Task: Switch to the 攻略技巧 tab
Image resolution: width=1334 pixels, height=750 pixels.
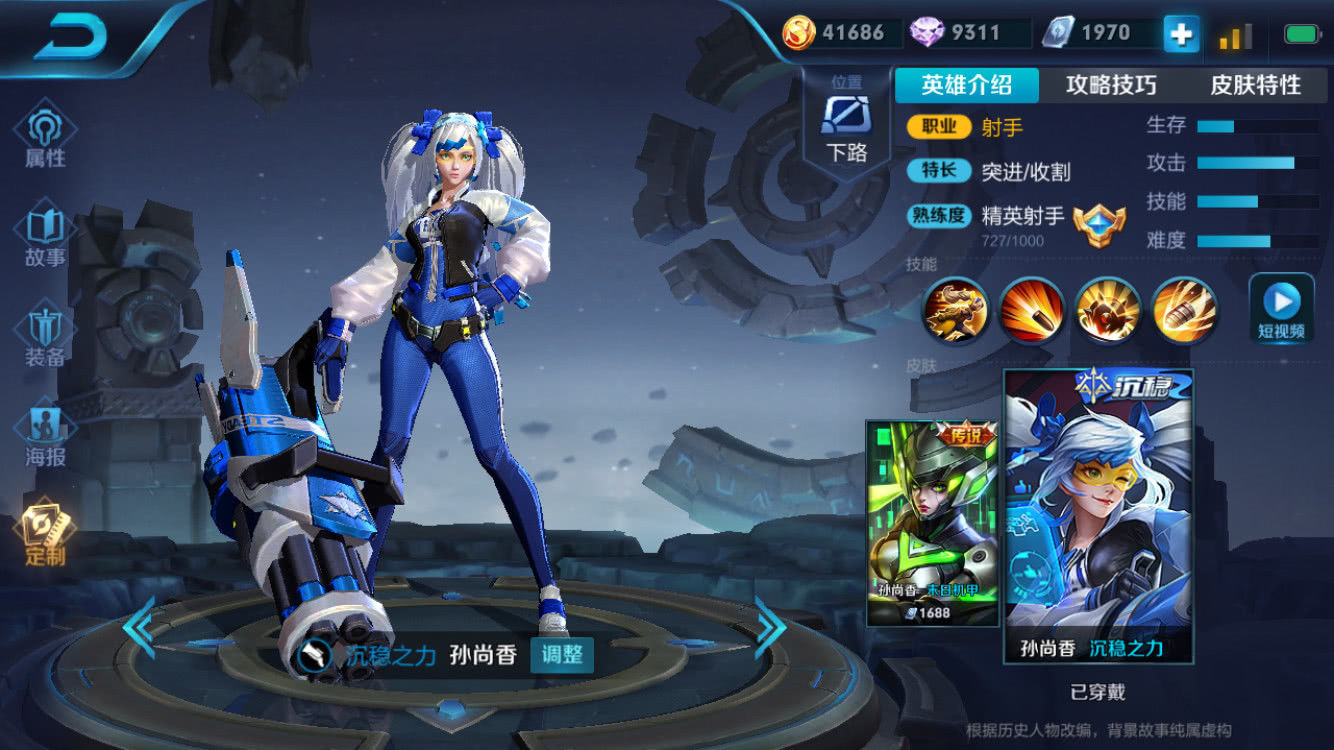Action: click(x=1111, y=86)
